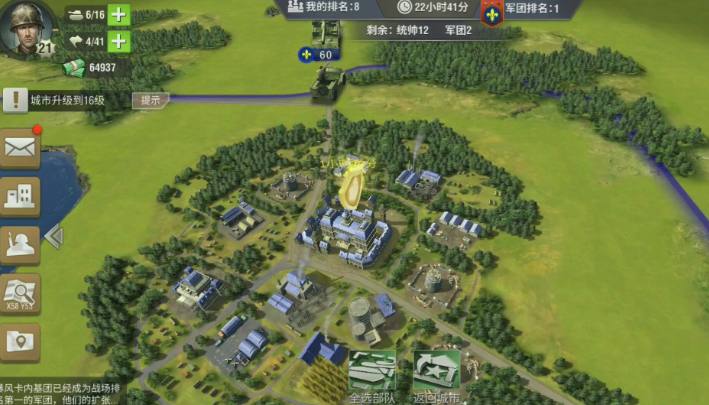Add more tank troops with plus button
Screen dimensions: 709x405
click(119, 15)
